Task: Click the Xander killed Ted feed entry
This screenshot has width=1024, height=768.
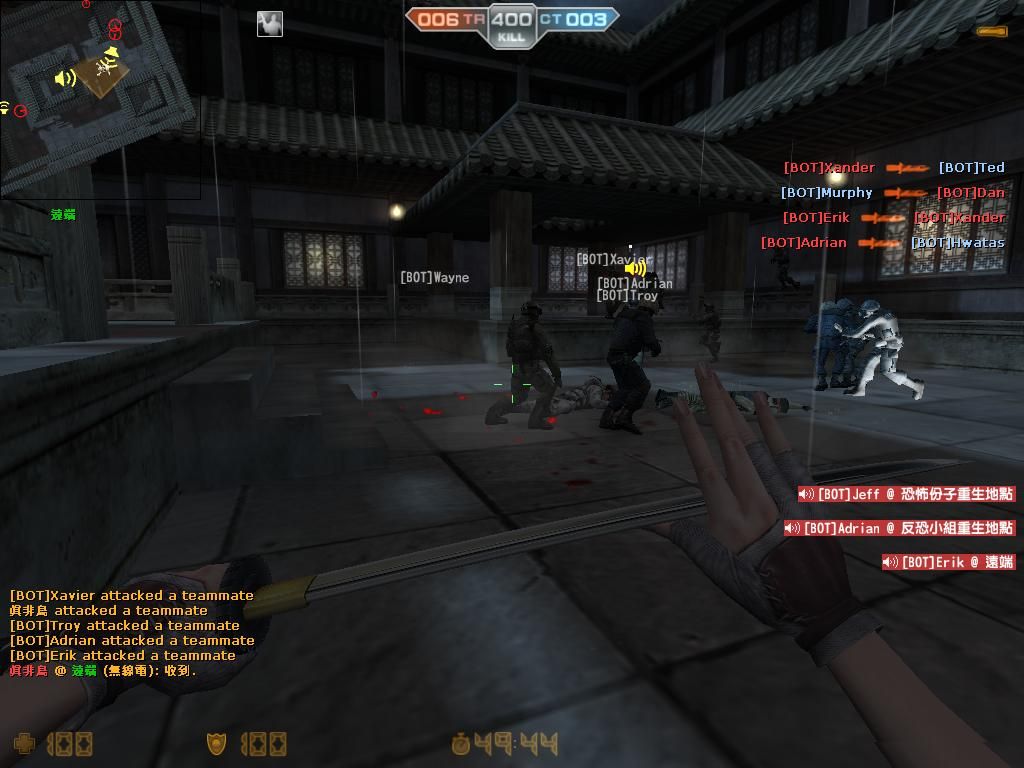Action: pos(893,168)
